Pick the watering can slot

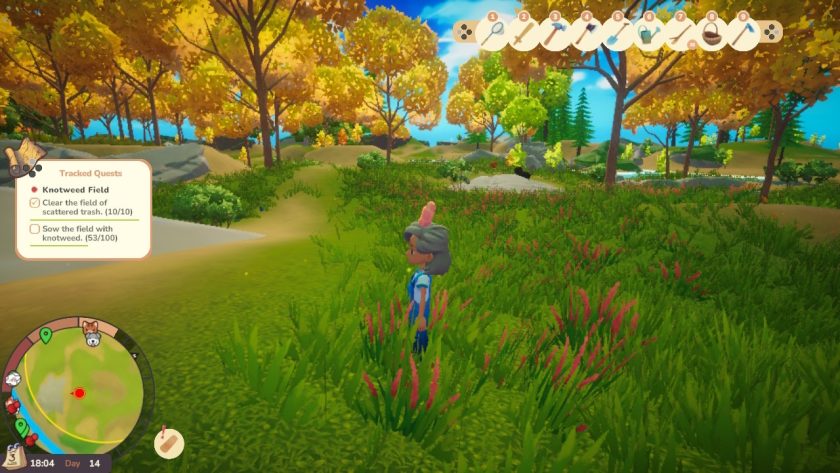pos(648,33)
